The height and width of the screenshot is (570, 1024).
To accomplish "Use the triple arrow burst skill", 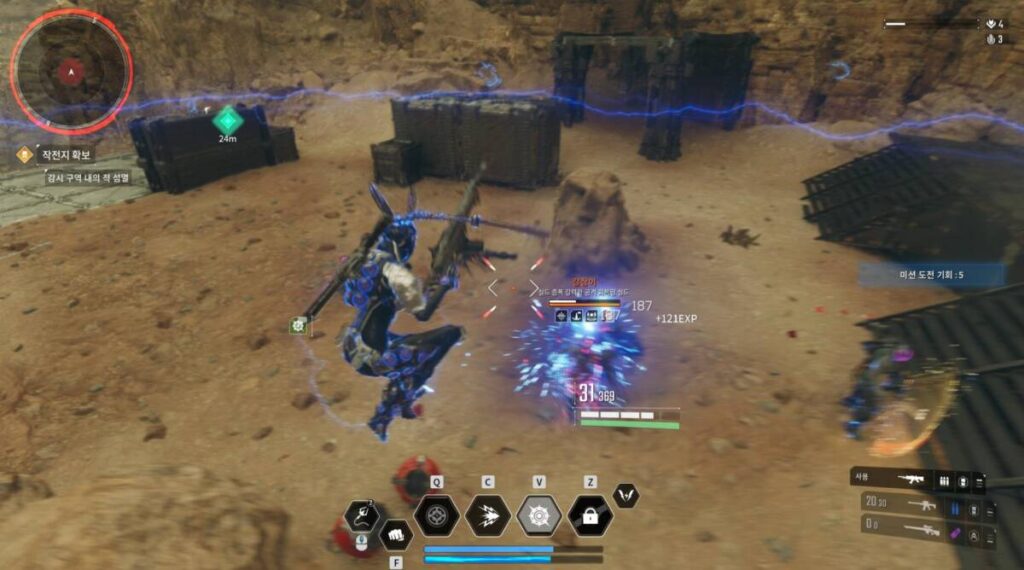I will click(488, 515).
